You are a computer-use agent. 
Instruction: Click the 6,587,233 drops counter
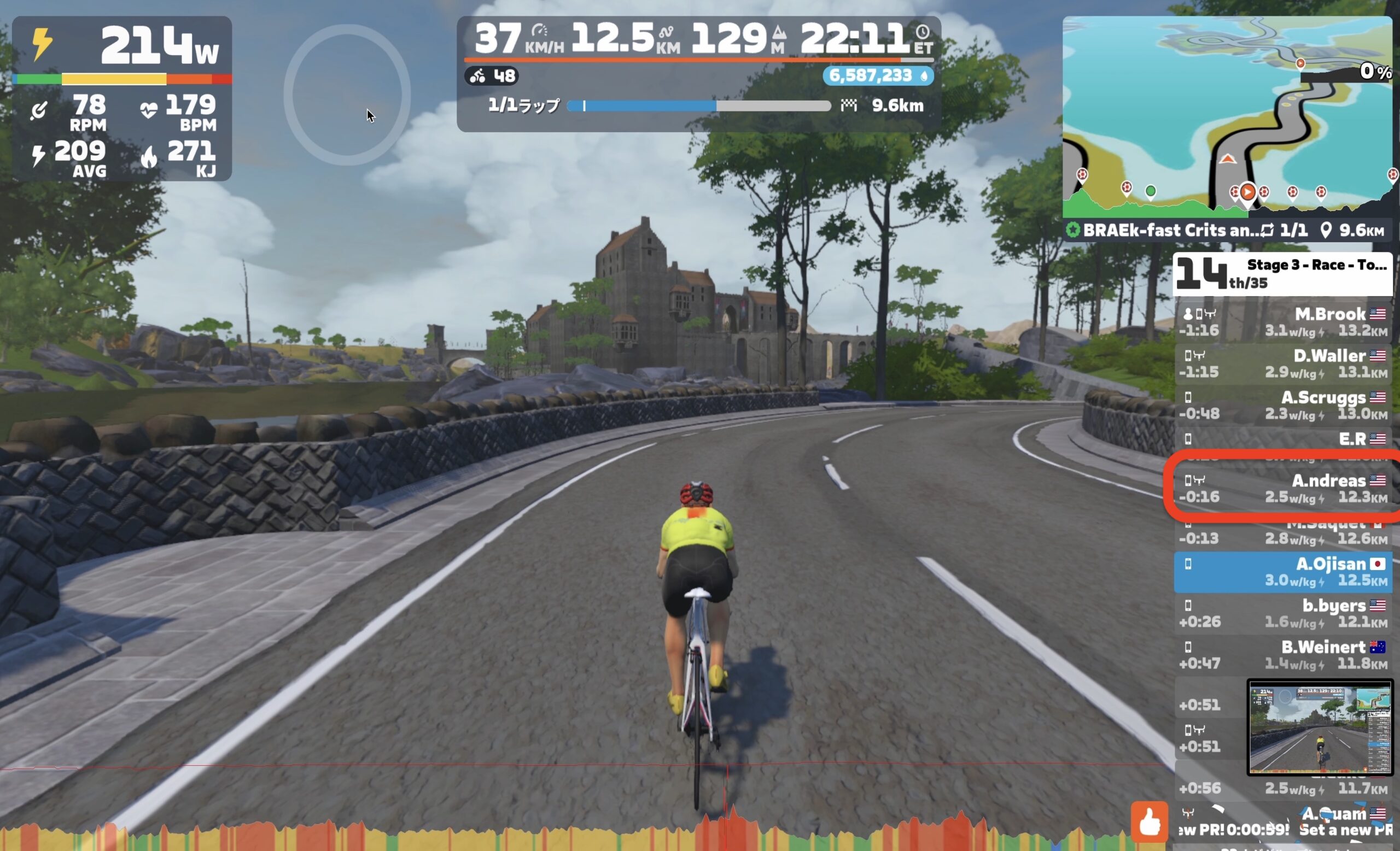[x=877, y=75]
